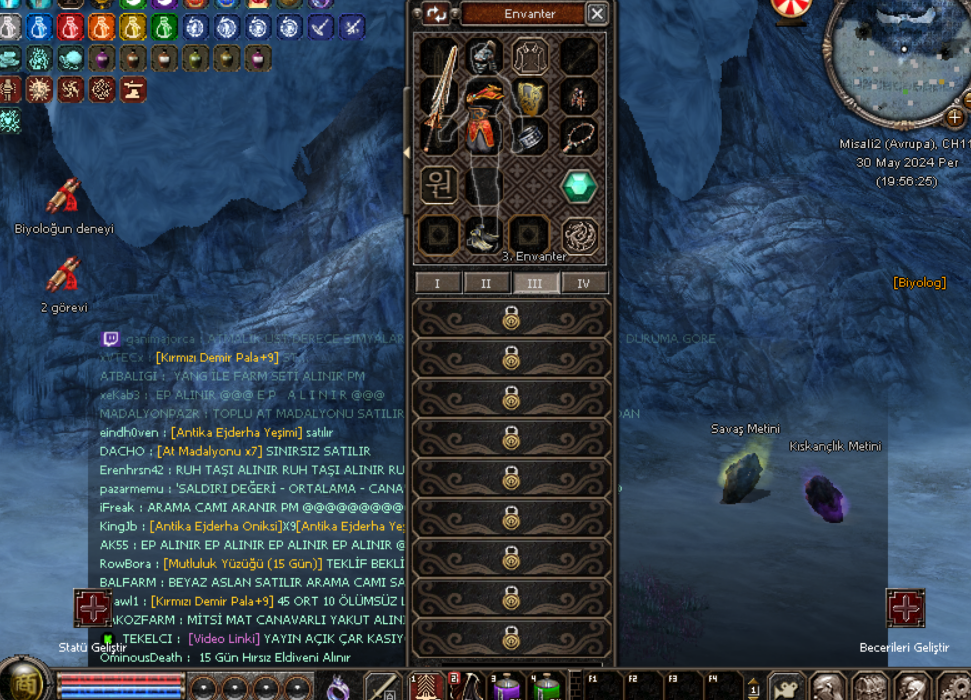Screen dimensions: 971x700
Task: Click the Statü Geliştir plus button
Action: tap(93, 608)
